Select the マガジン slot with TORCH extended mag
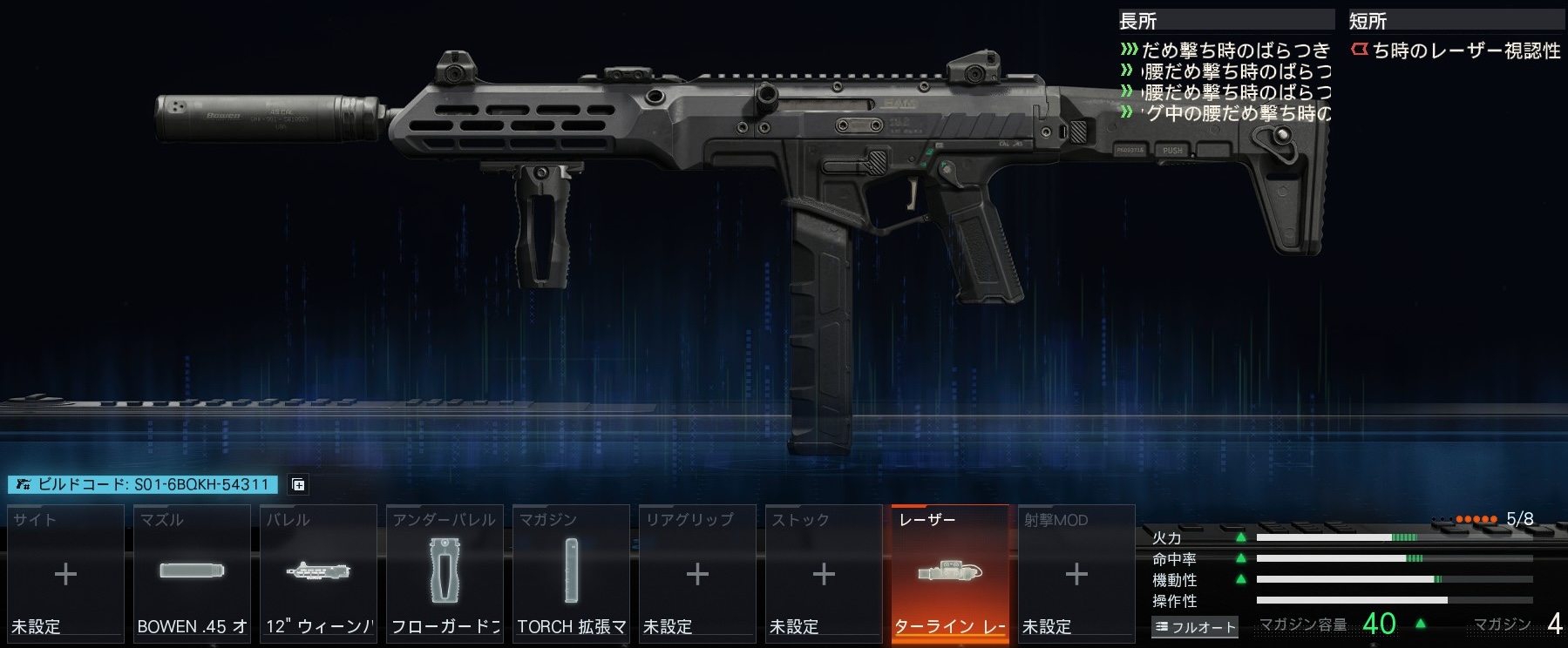This screenshot has height=648, width=1568. 571,573
